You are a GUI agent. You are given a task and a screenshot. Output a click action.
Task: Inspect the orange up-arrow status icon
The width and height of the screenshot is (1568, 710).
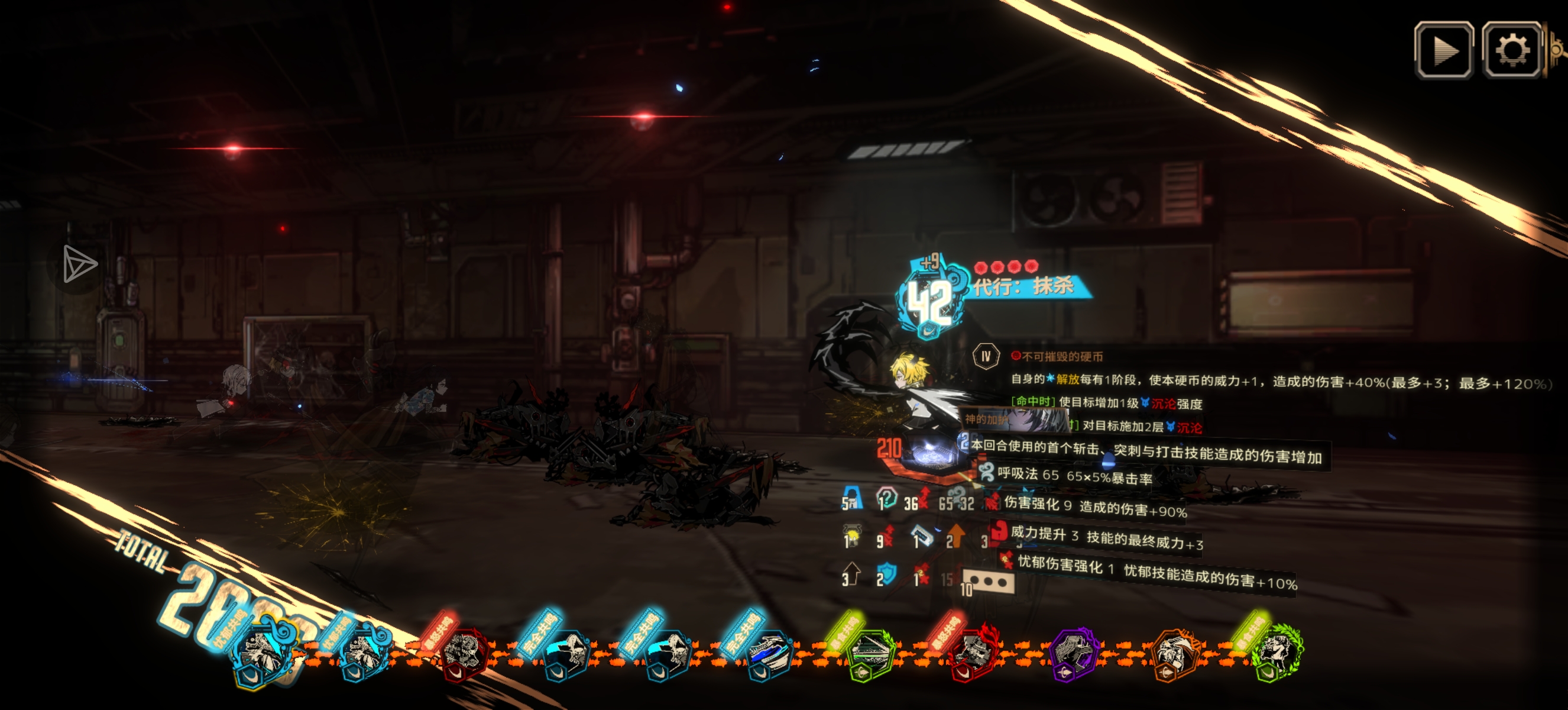click(x=956, y=535)
